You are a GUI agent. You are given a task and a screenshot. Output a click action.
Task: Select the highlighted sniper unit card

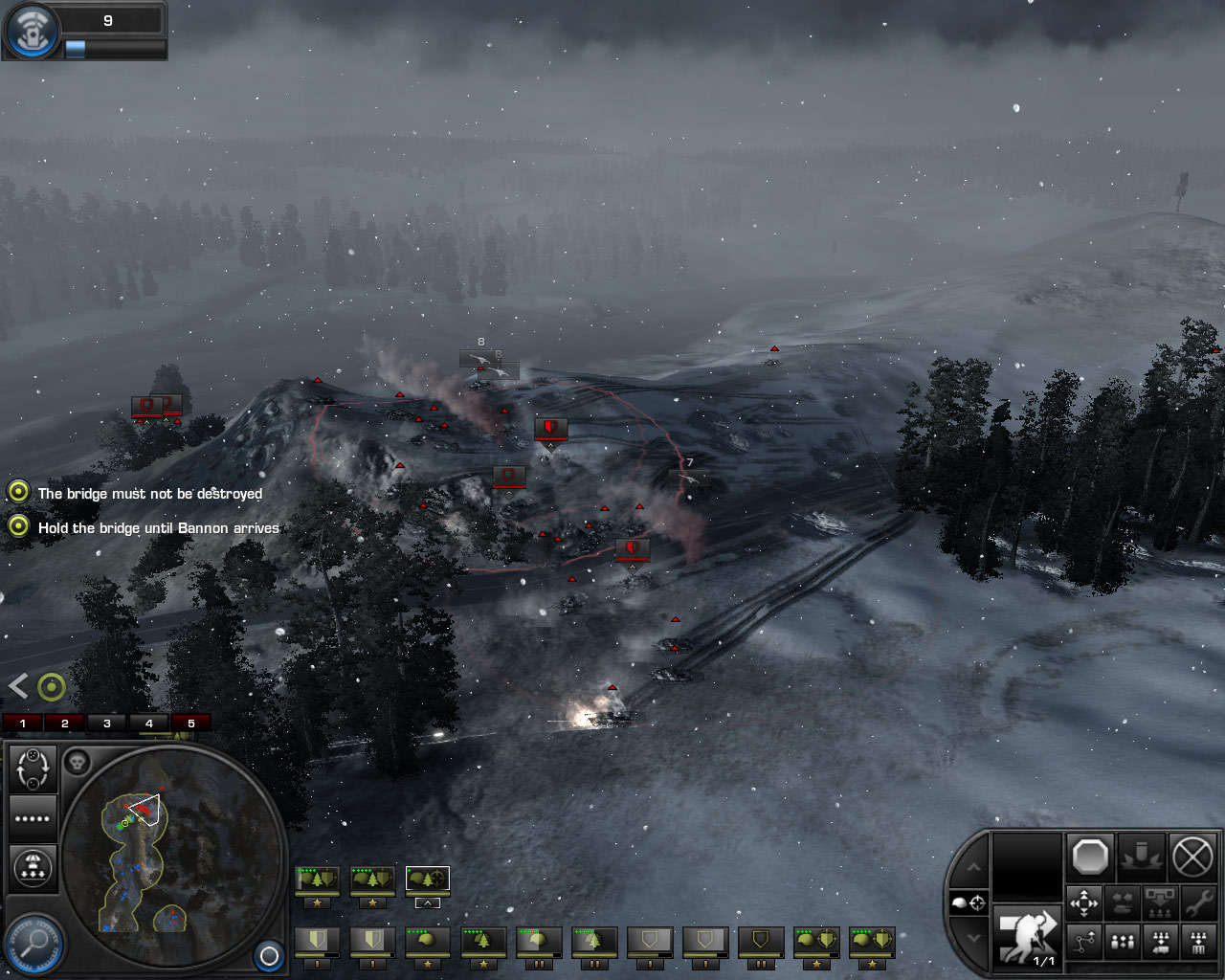tap(427, 880)
